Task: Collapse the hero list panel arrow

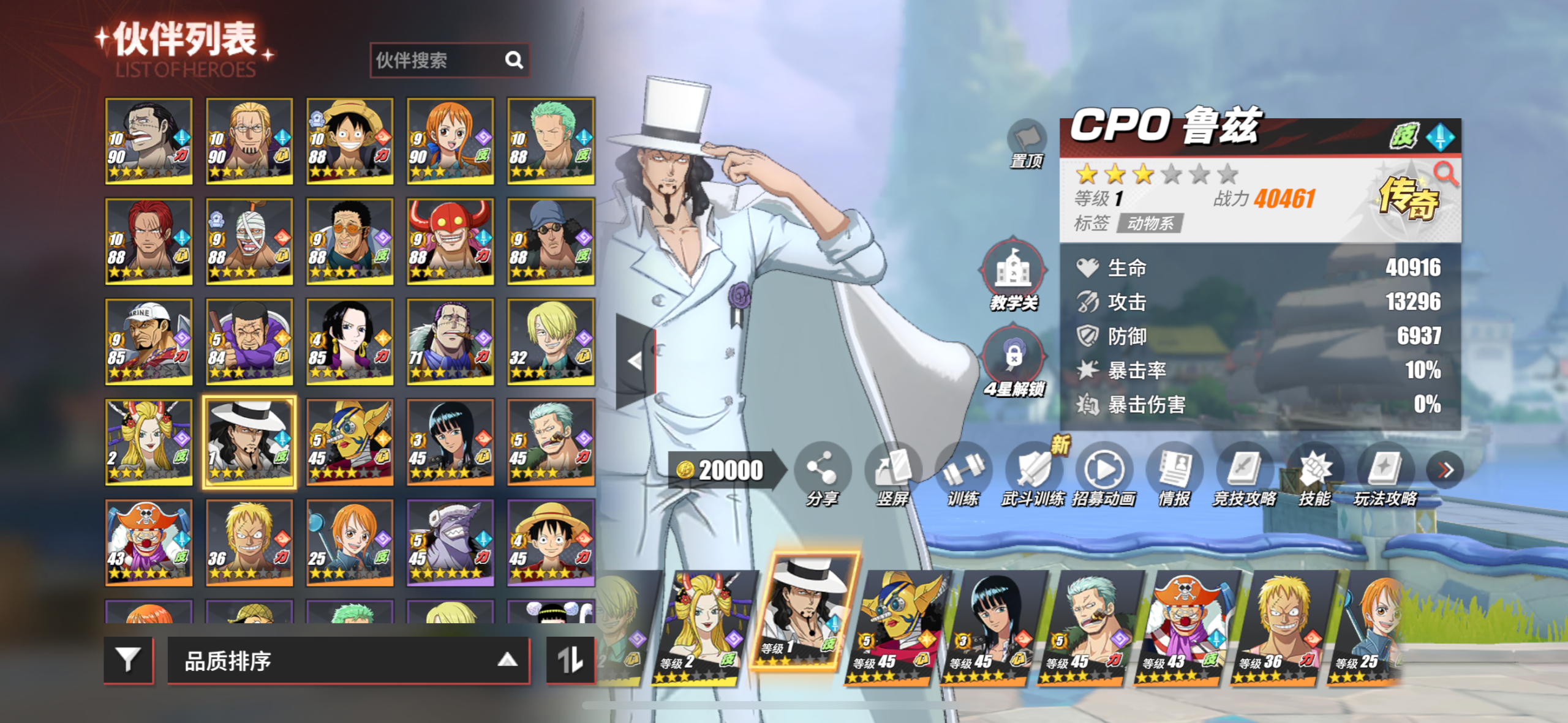Action: coord(635,361)
